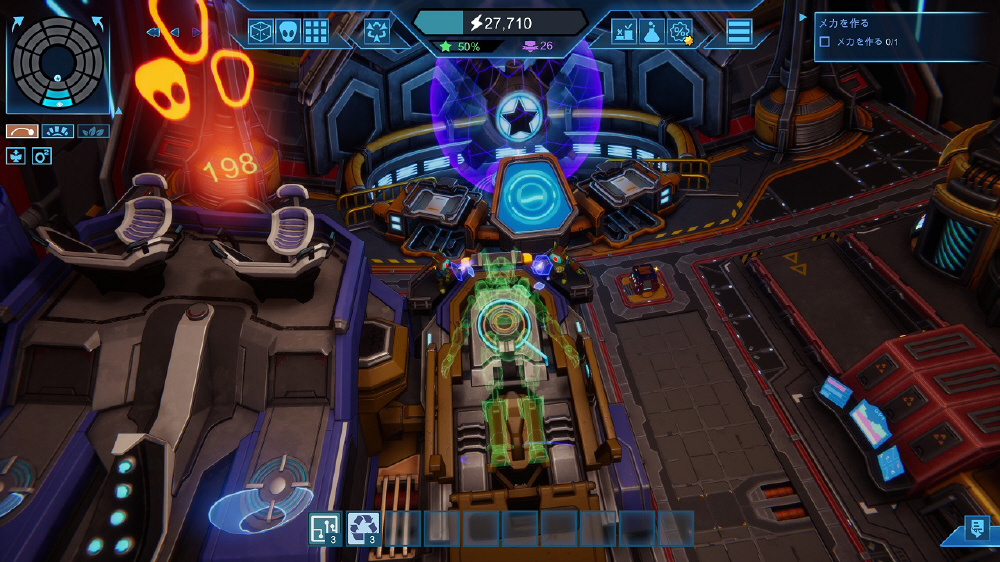Open the grid view button
This screenshot has height=562, width=1000.
click(x=317, y=31)
